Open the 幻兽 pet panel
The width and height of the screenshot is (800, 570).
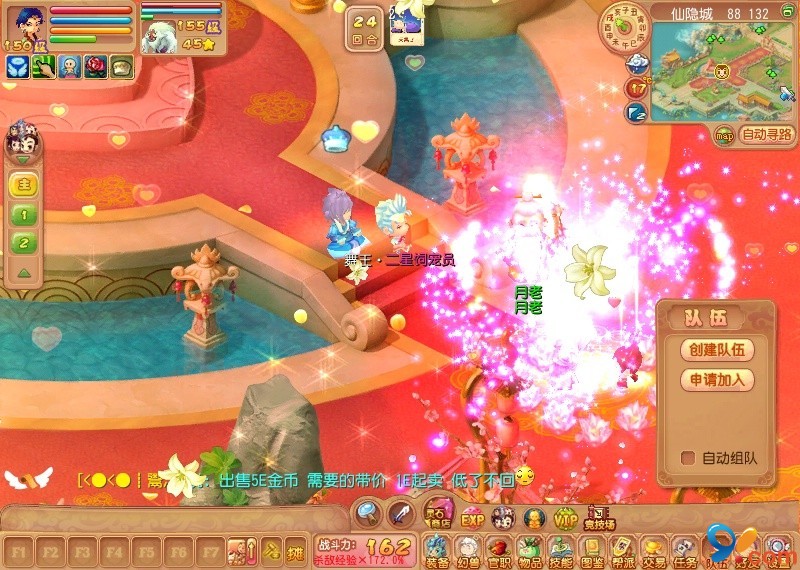pos(467,549)
